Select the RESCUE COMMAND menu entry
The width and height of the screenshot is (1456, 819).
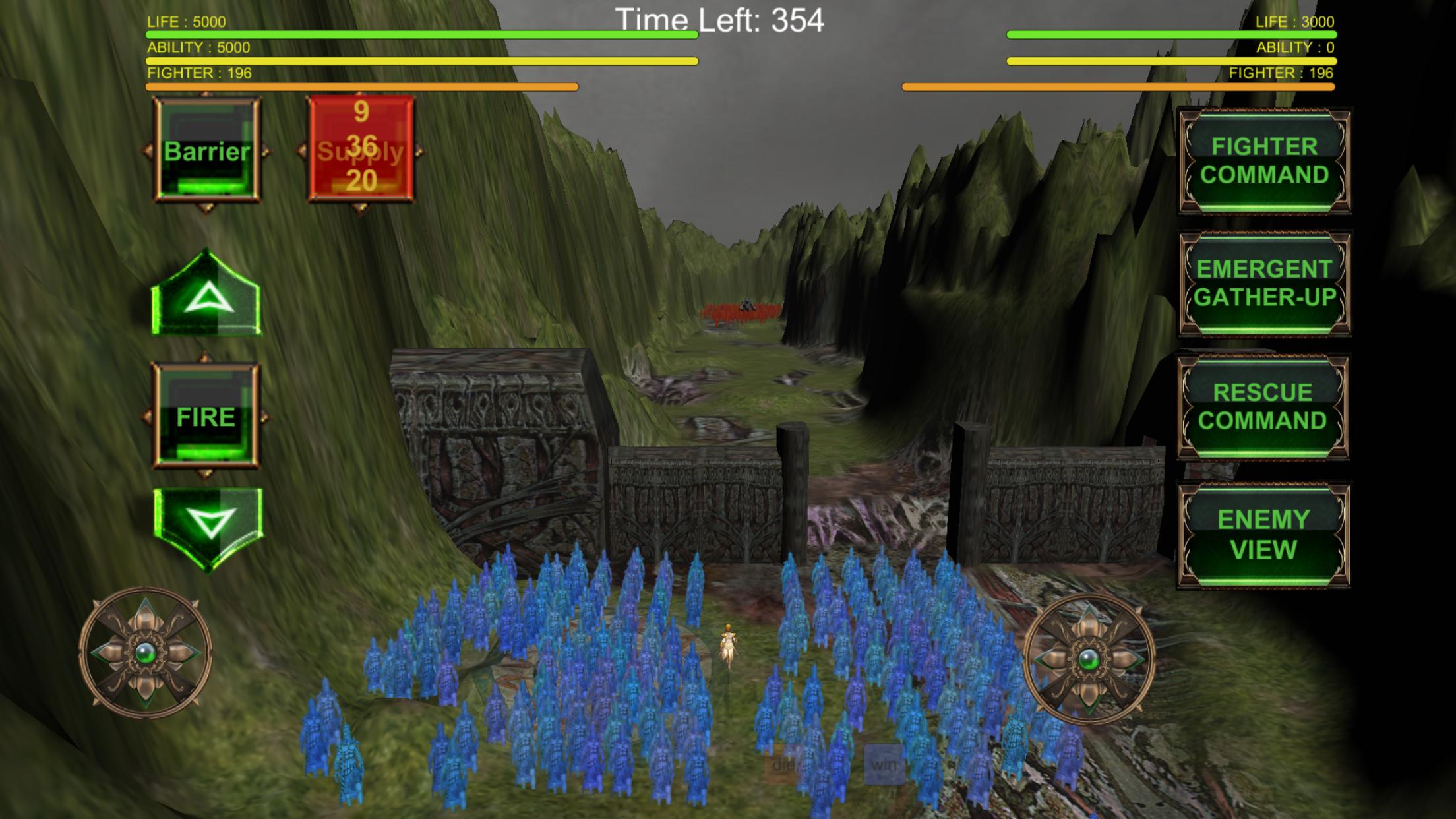tap(1262, 405)
